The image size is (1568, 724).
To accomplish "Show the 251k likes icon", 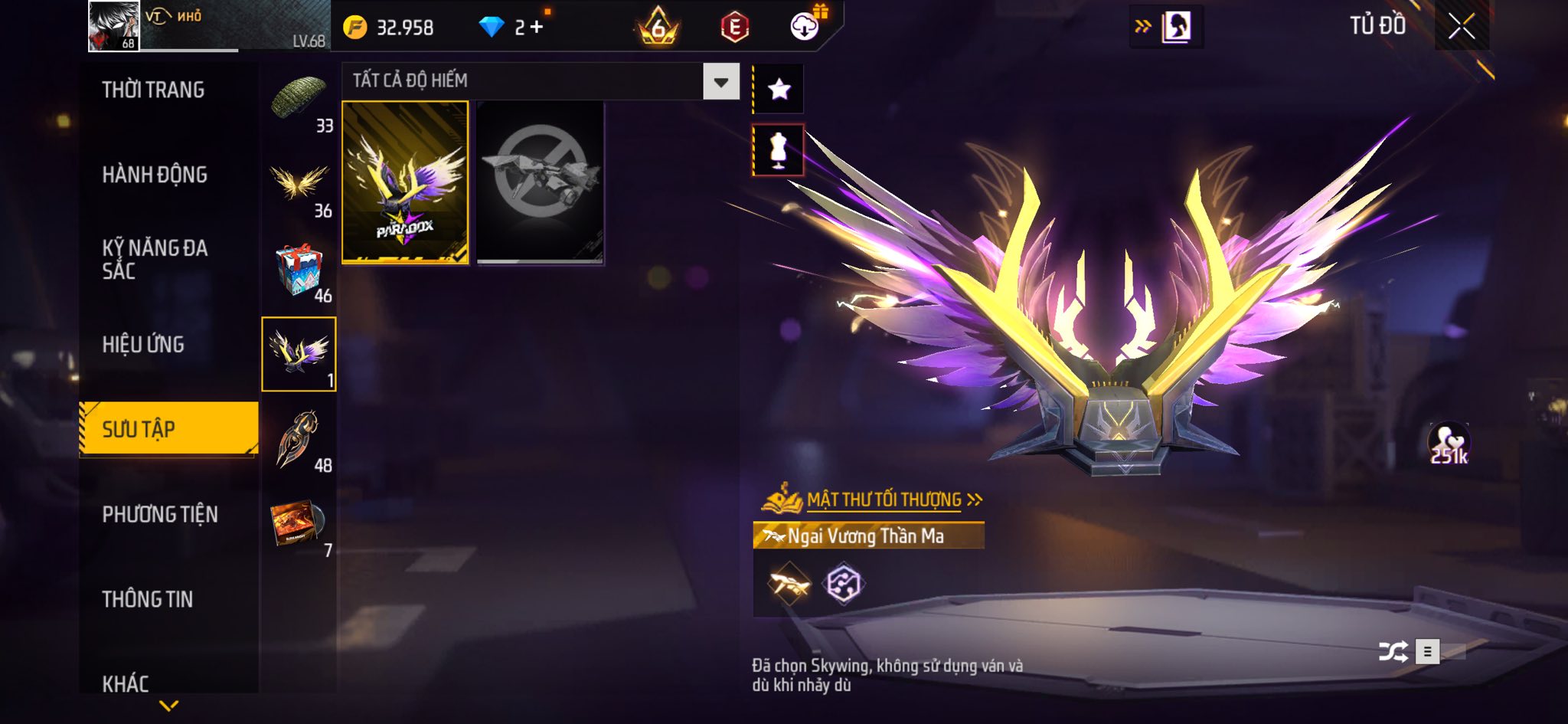I will pos(1449,444).
